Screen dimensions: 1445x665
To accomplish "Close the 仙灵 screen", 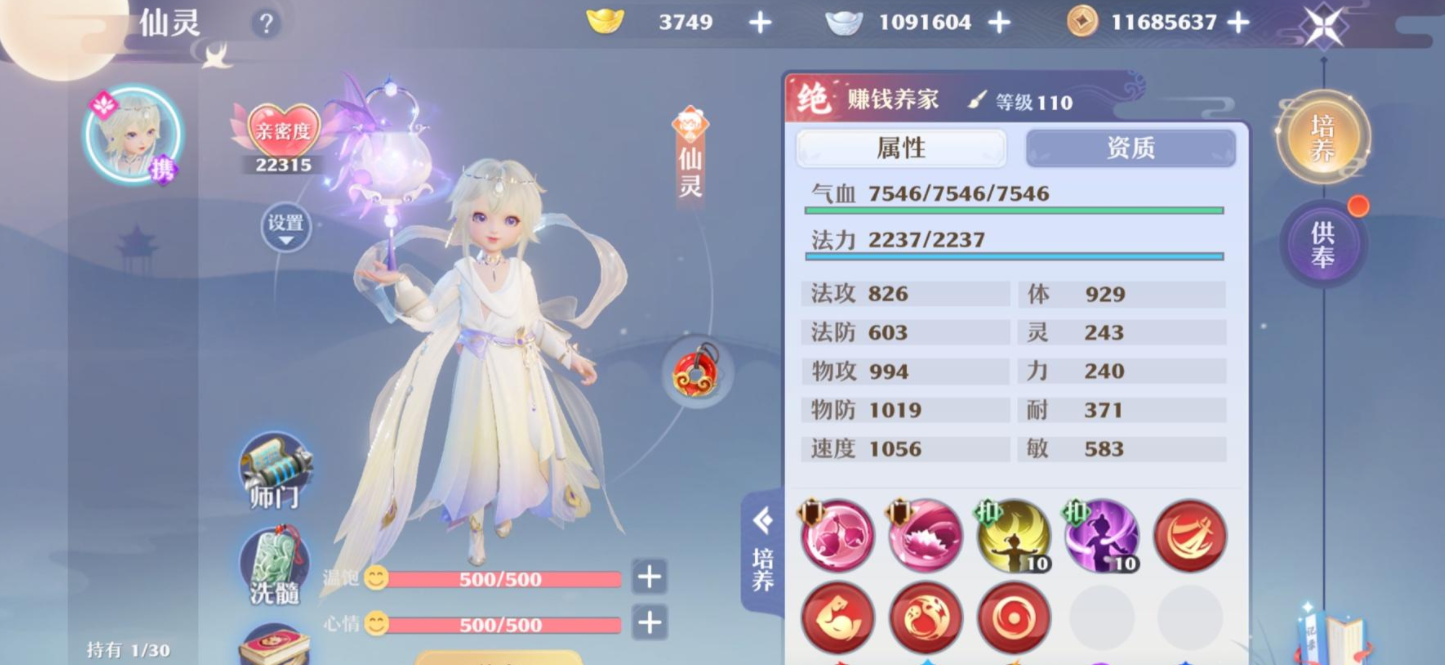I will tap(1323, 25).
